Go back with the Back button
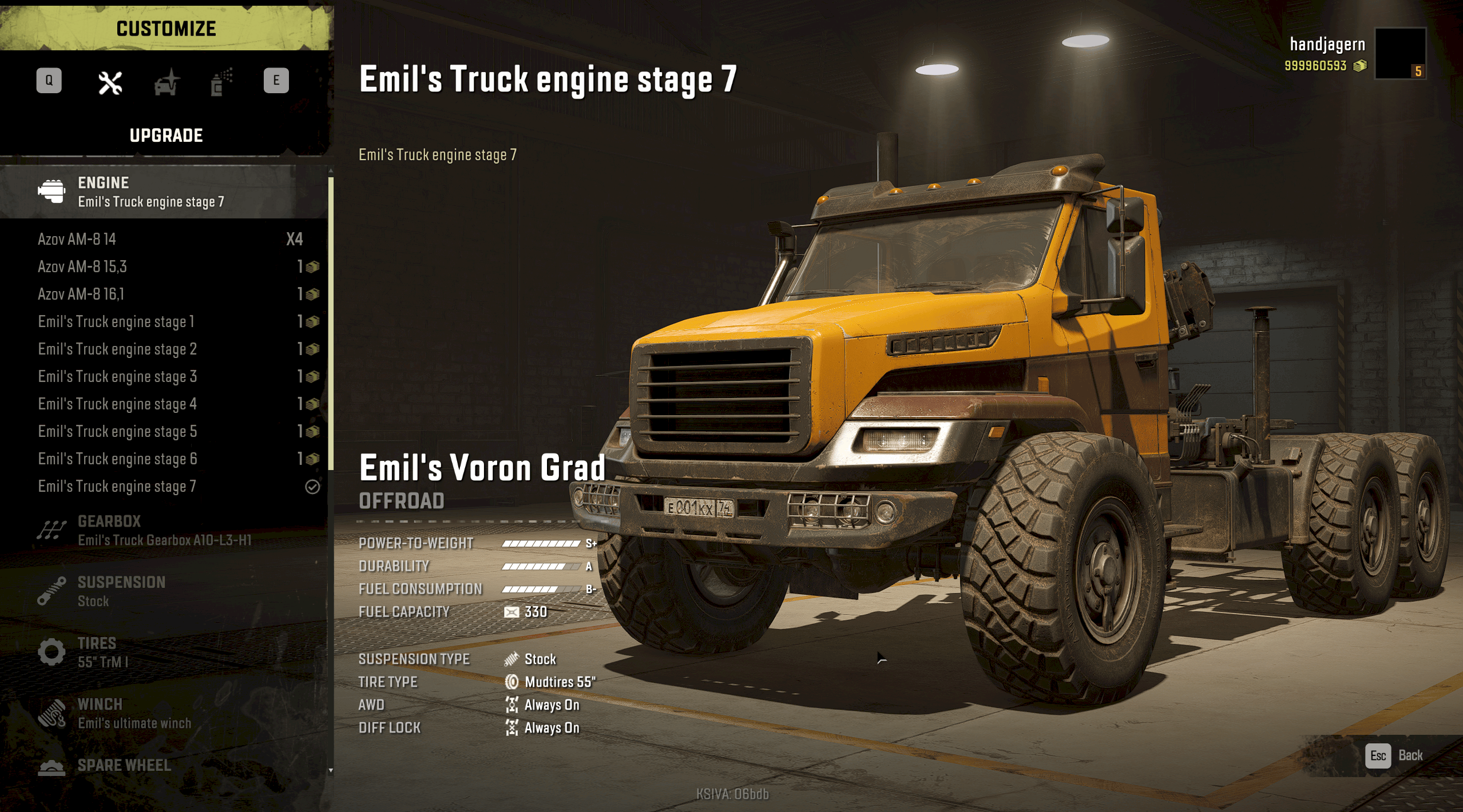The height and width of the screenshot is (812, 1463). coord(1394,755)
